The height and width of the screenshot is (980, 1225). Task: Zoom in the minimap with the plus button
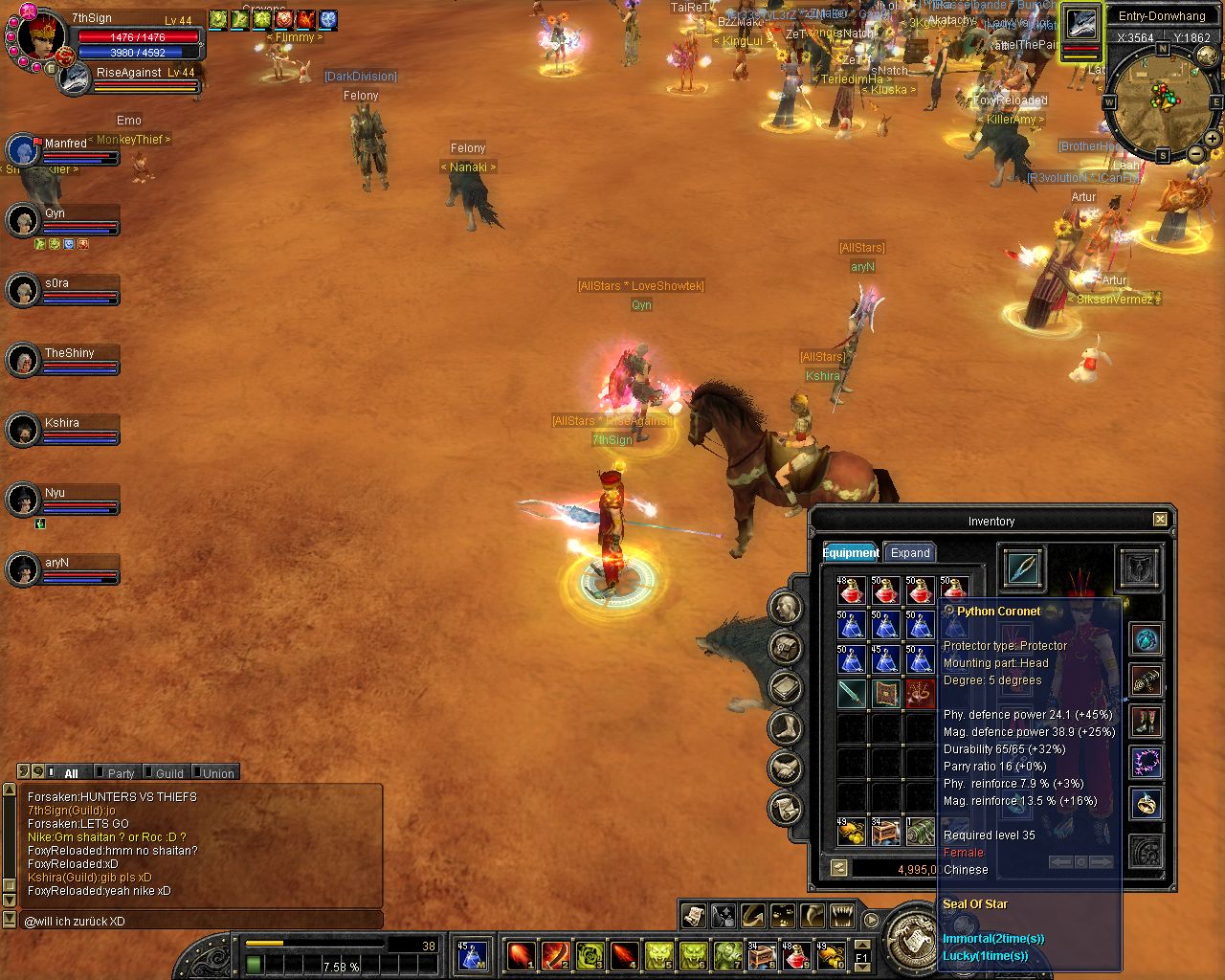coord(1213,139)
